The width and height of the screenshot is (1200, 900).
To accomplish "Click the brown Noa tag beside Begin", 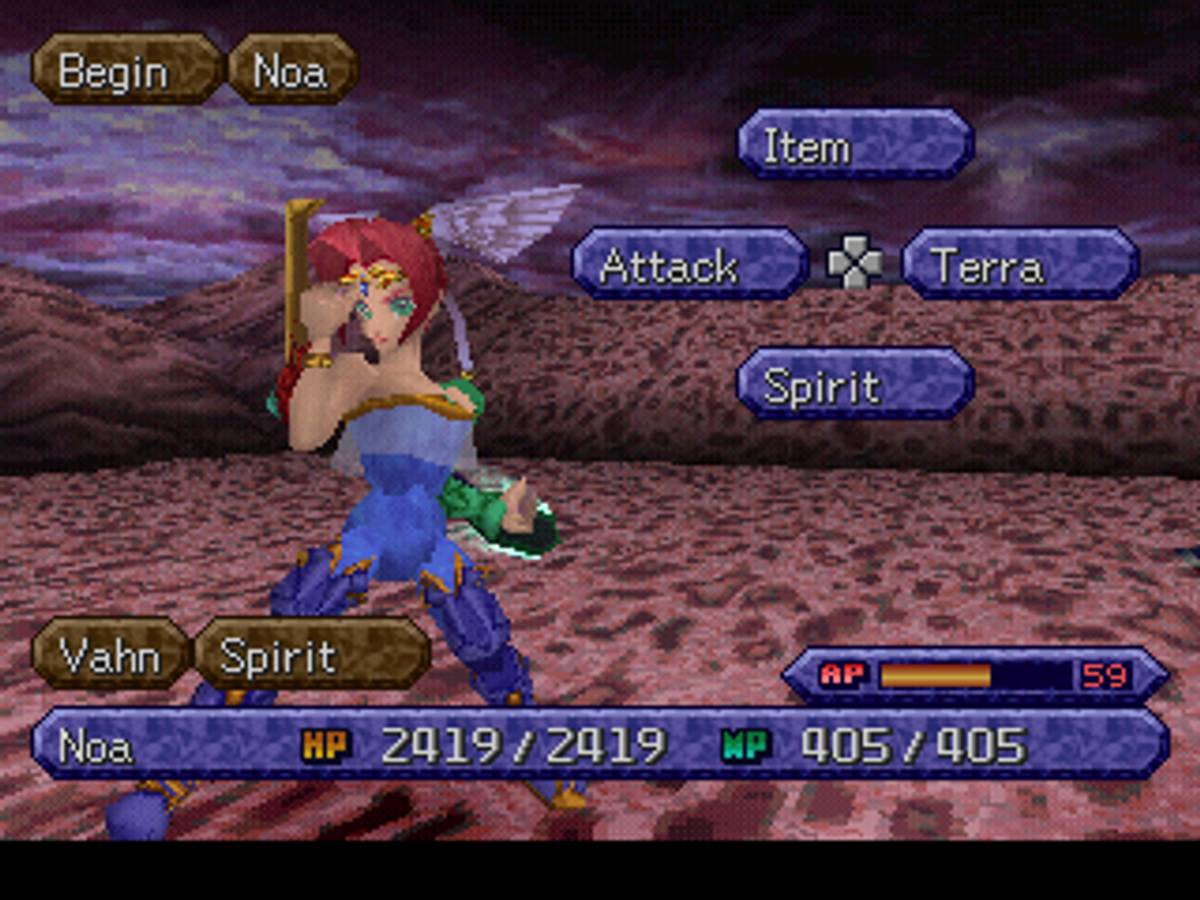I will (292, 70).
